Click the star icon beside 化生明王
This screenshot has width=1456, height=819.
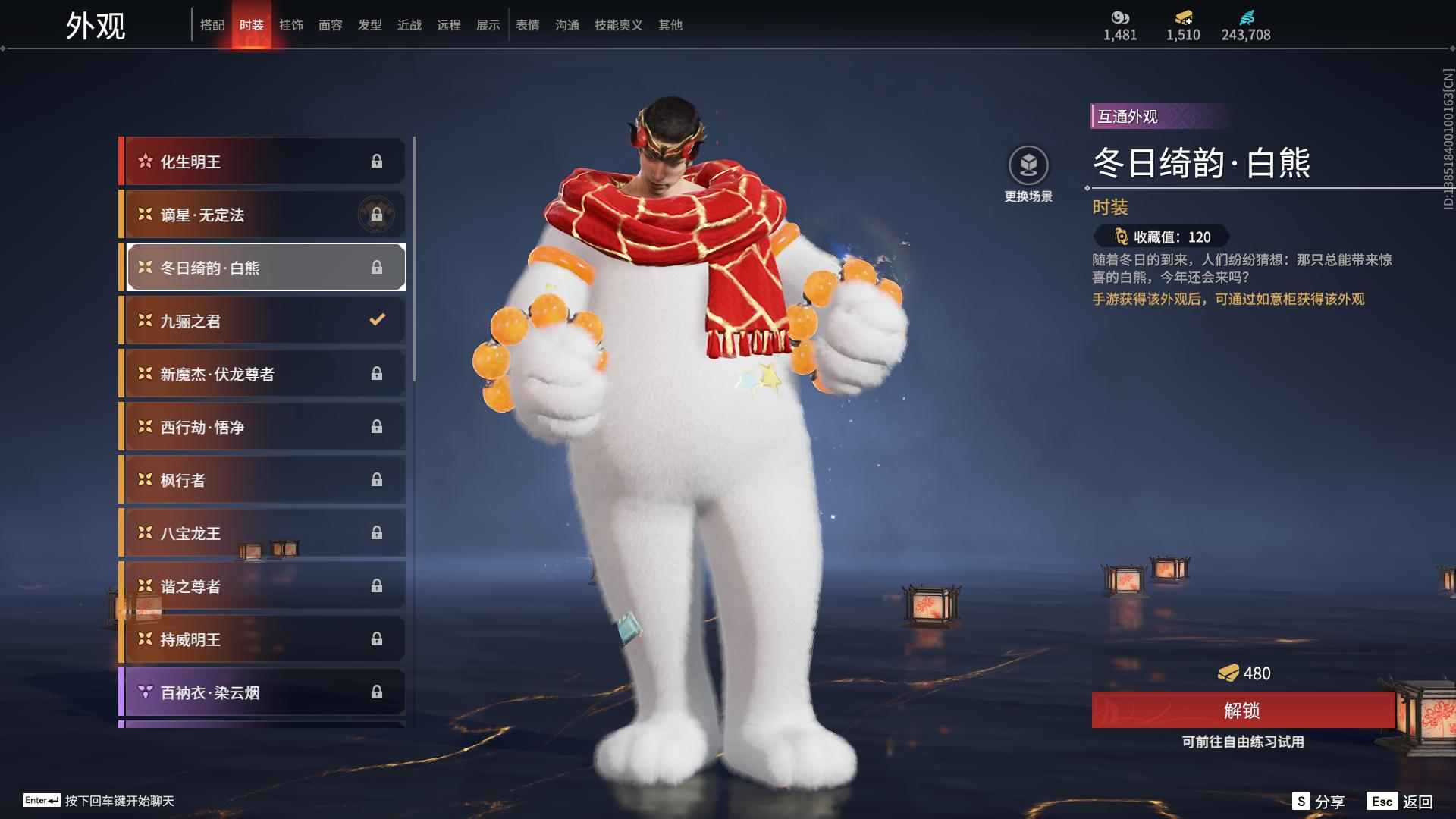click(145, 161)
